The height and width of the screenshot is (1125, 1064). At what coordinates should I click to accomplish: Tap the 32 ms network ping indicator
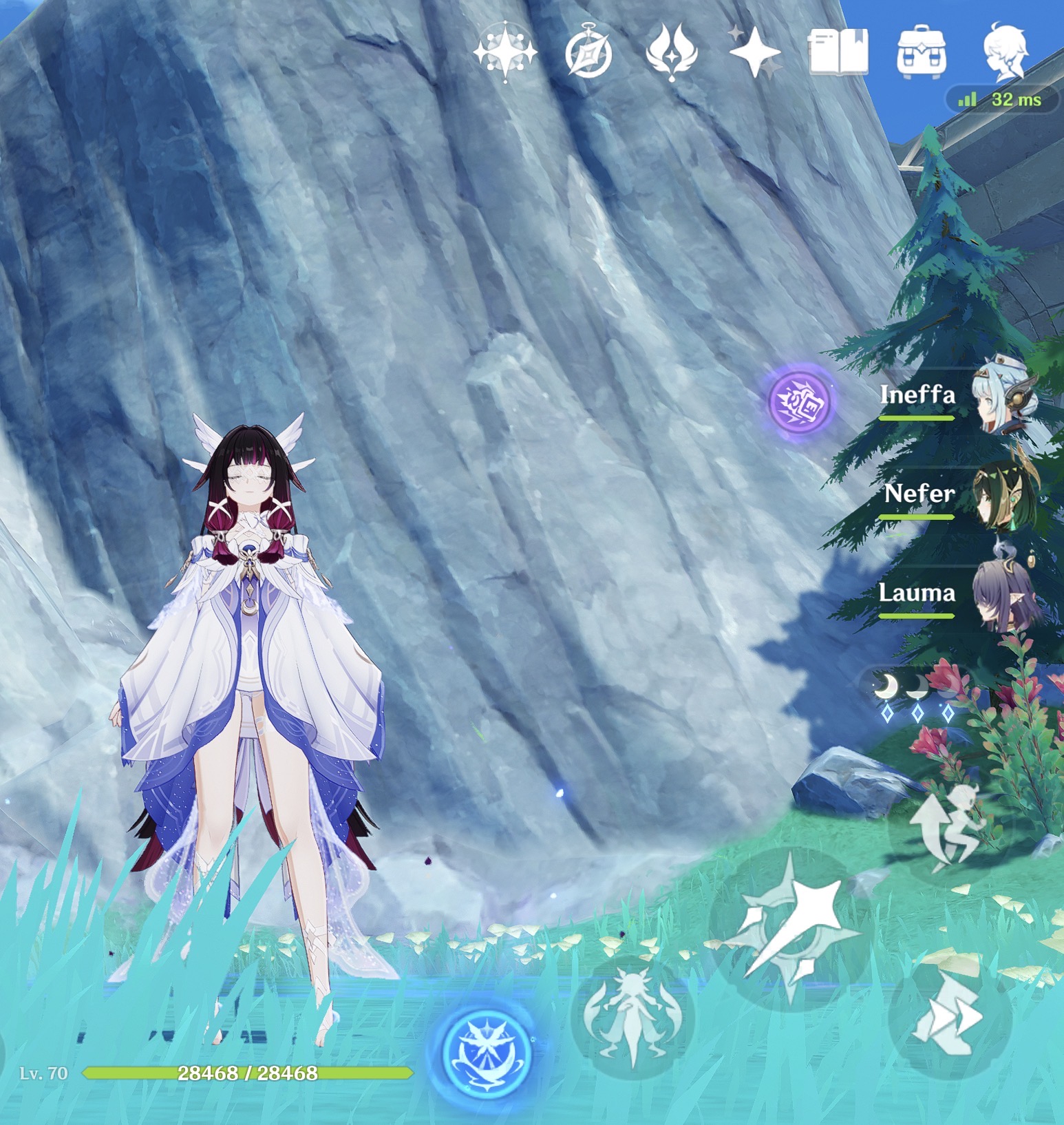[x=1003, y=100]
